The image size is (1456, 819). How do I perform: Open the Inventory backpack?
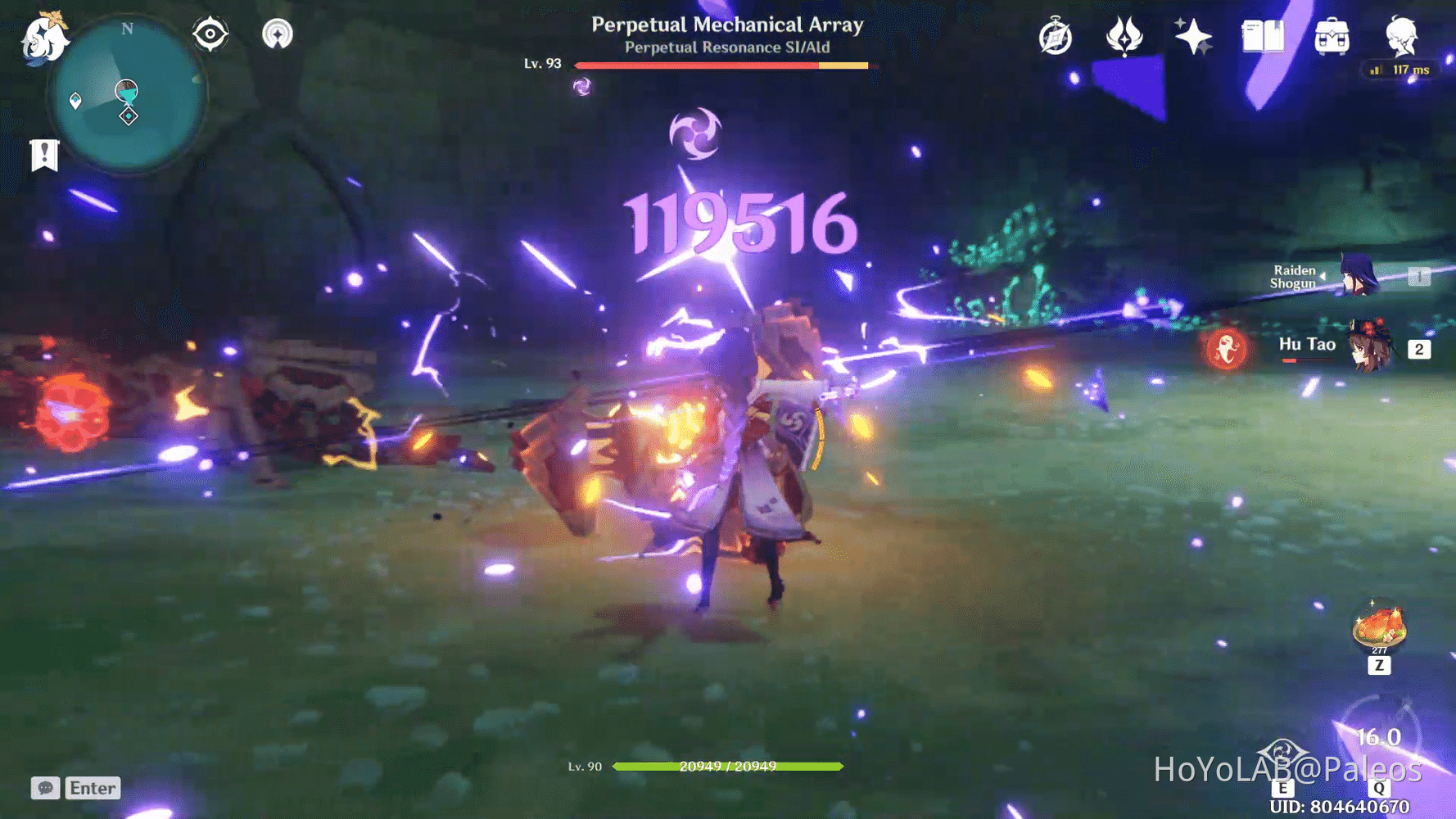coord(1331,36)
